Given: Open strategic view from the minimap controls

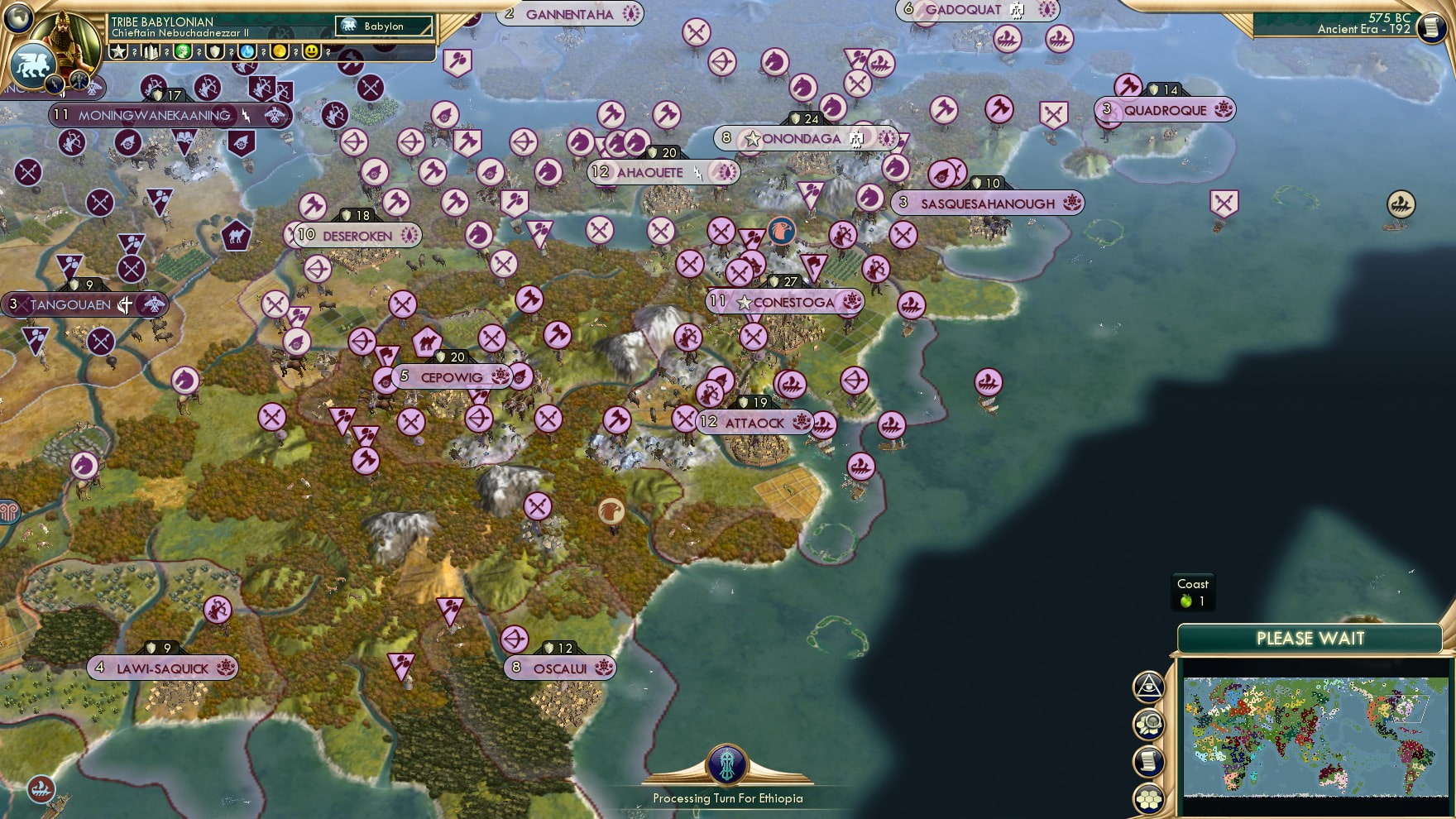Looking at the screenshot, I should tap(1148, 688).
